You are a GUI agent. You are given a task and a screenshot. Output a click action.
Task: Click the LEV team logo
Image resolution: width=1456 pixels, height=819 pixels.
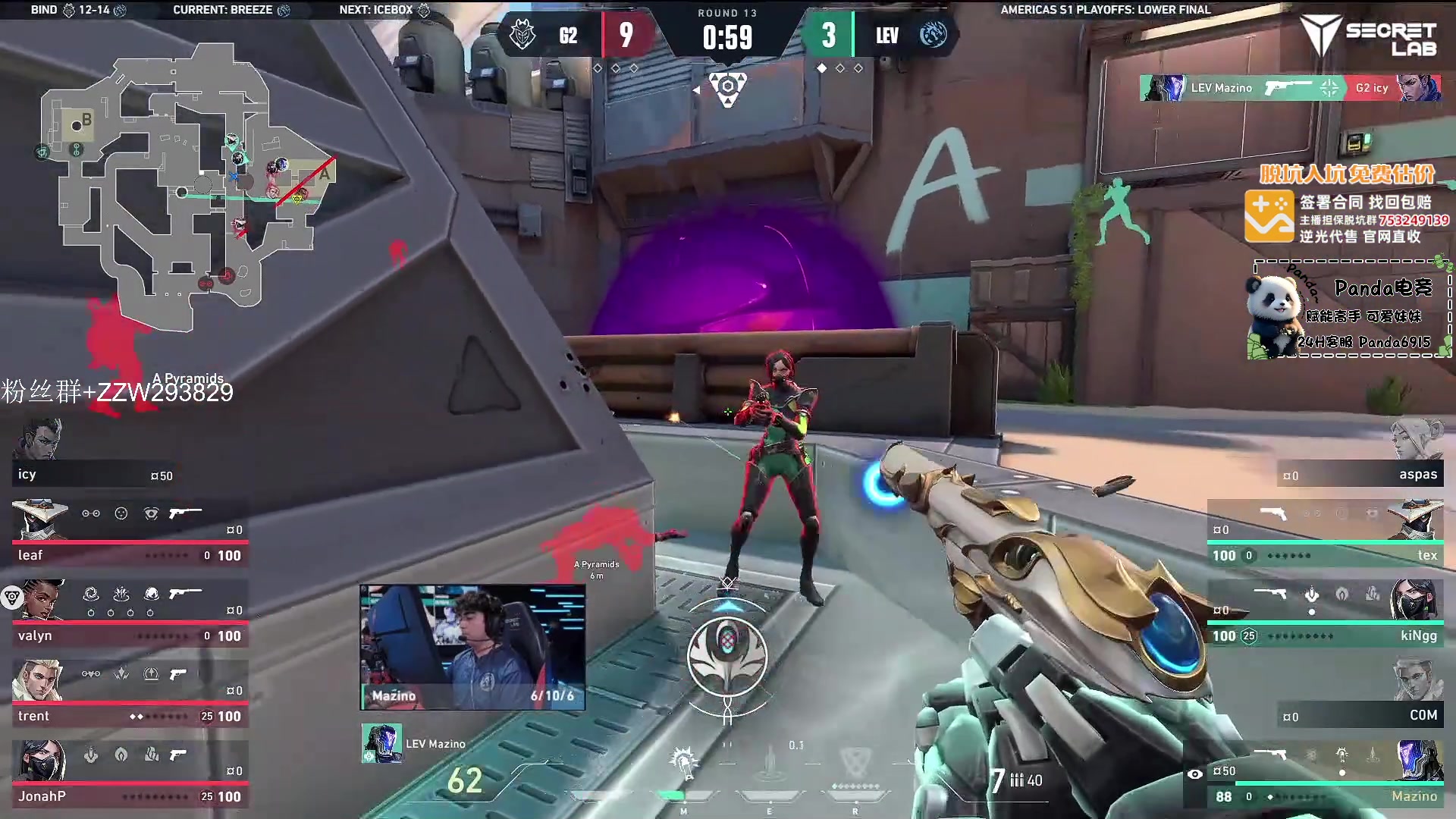coord(933,35)
